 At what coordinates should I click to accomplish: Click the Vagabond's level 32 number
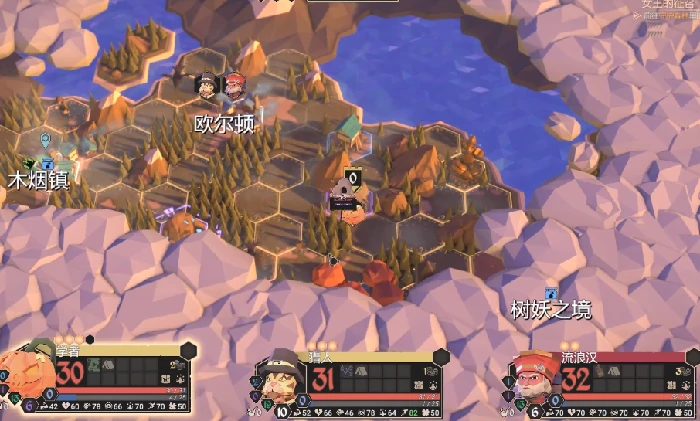tap(576, 380)
